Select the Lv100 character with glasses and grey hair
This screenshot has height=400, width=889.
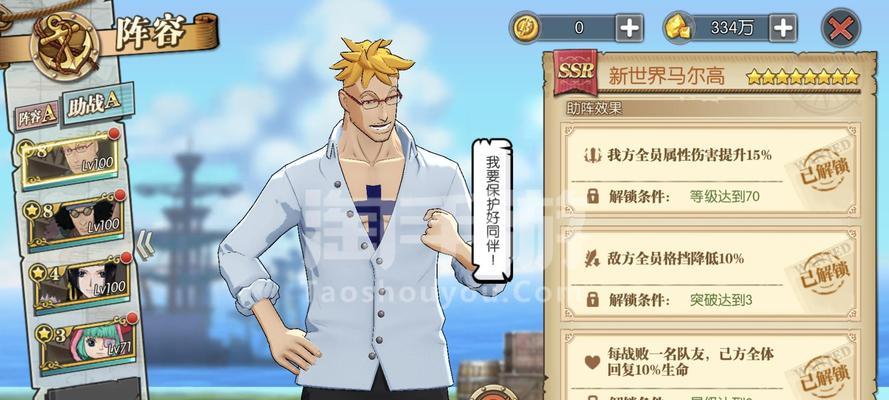click(68, 160)
